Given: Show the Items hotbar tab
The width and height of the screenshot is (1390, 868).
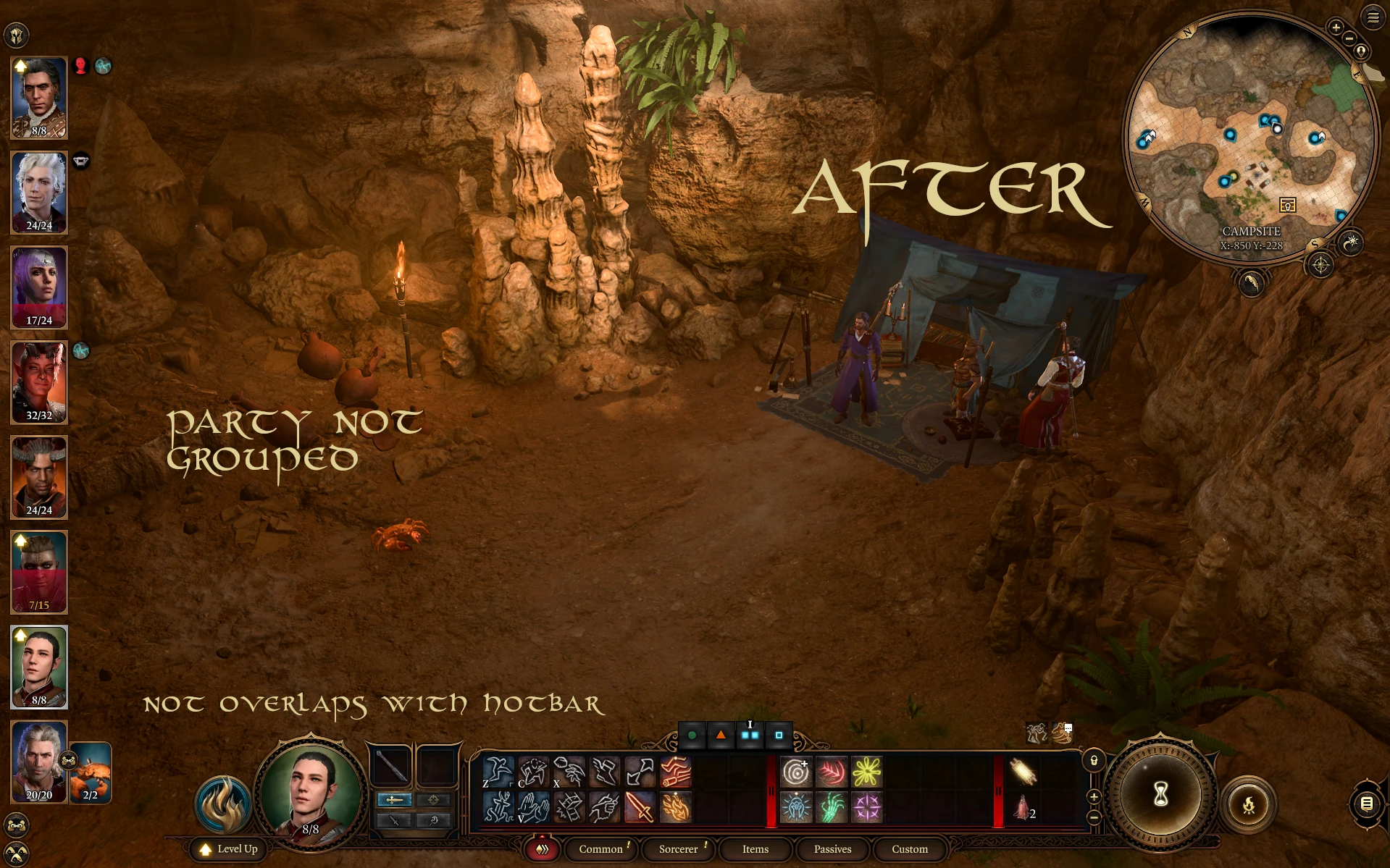Looking at the screenshot, I should [x=755, y=849].
